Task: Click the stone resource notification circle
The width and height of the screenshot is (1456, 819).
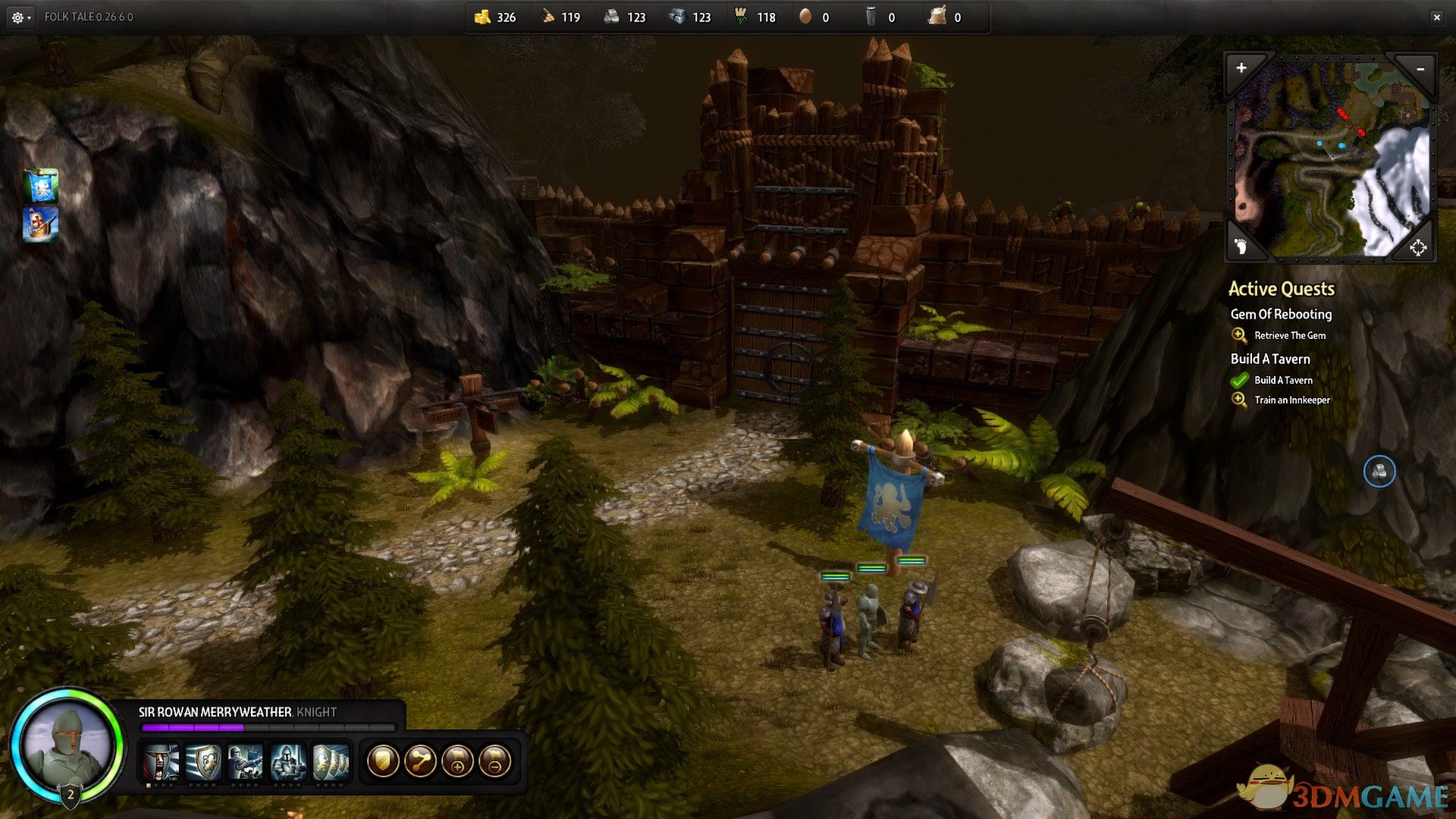Action: pyautogui.click(x=1379, y=472)
